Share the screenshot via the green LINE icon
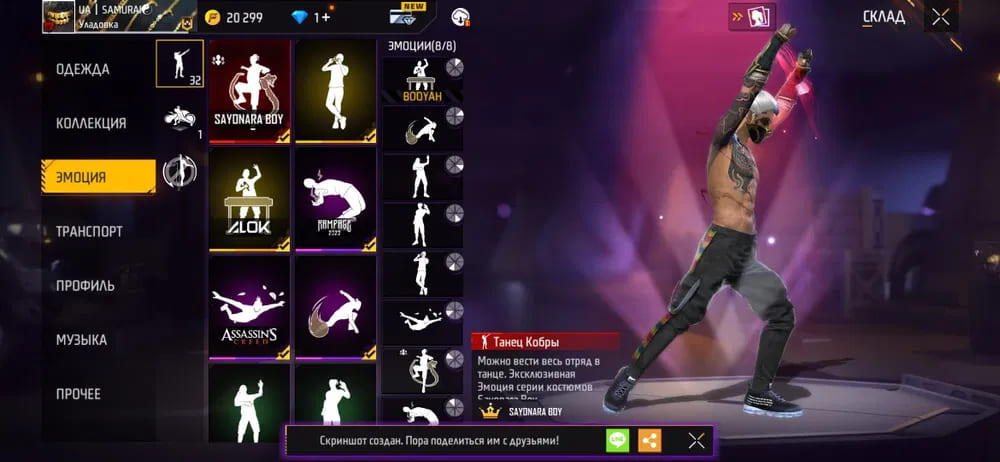This screenshot has width=1000, height=462. pos(618,440)
